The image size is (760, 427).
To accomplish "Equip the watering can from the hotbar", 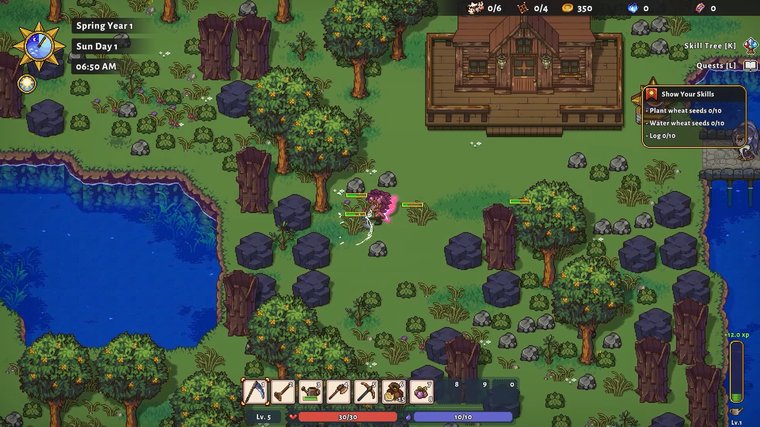I will (310, 391).
